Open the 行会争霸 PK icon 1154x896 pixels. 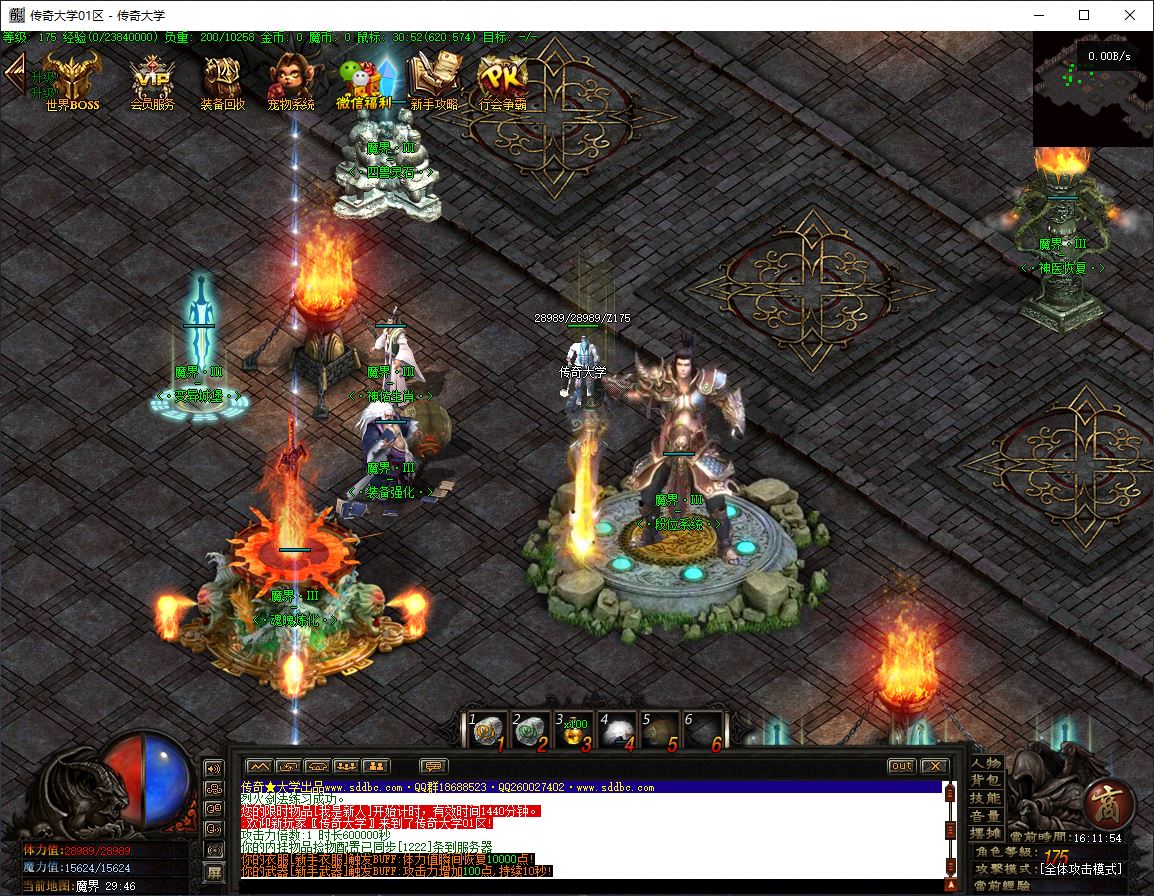502,78
